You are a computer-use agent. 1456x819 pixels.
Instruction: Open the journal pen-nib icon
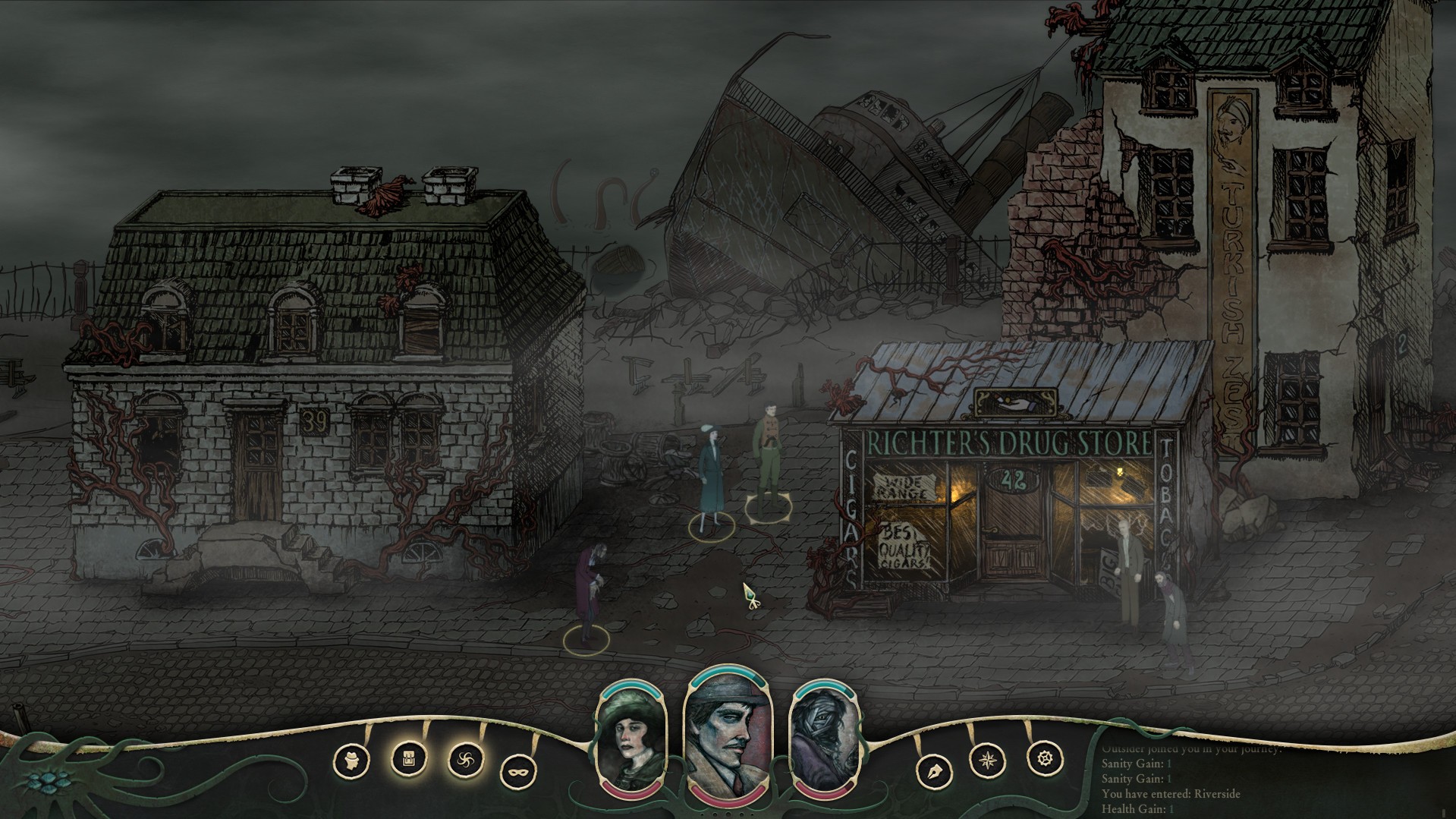coord(933,772)
